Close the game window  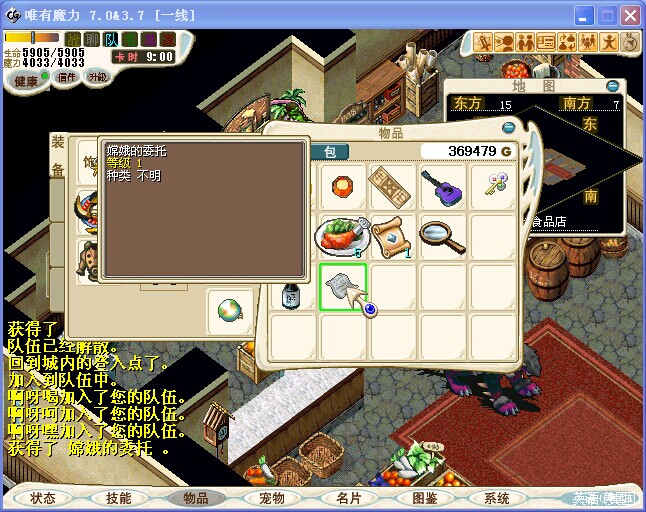(630, 16)
